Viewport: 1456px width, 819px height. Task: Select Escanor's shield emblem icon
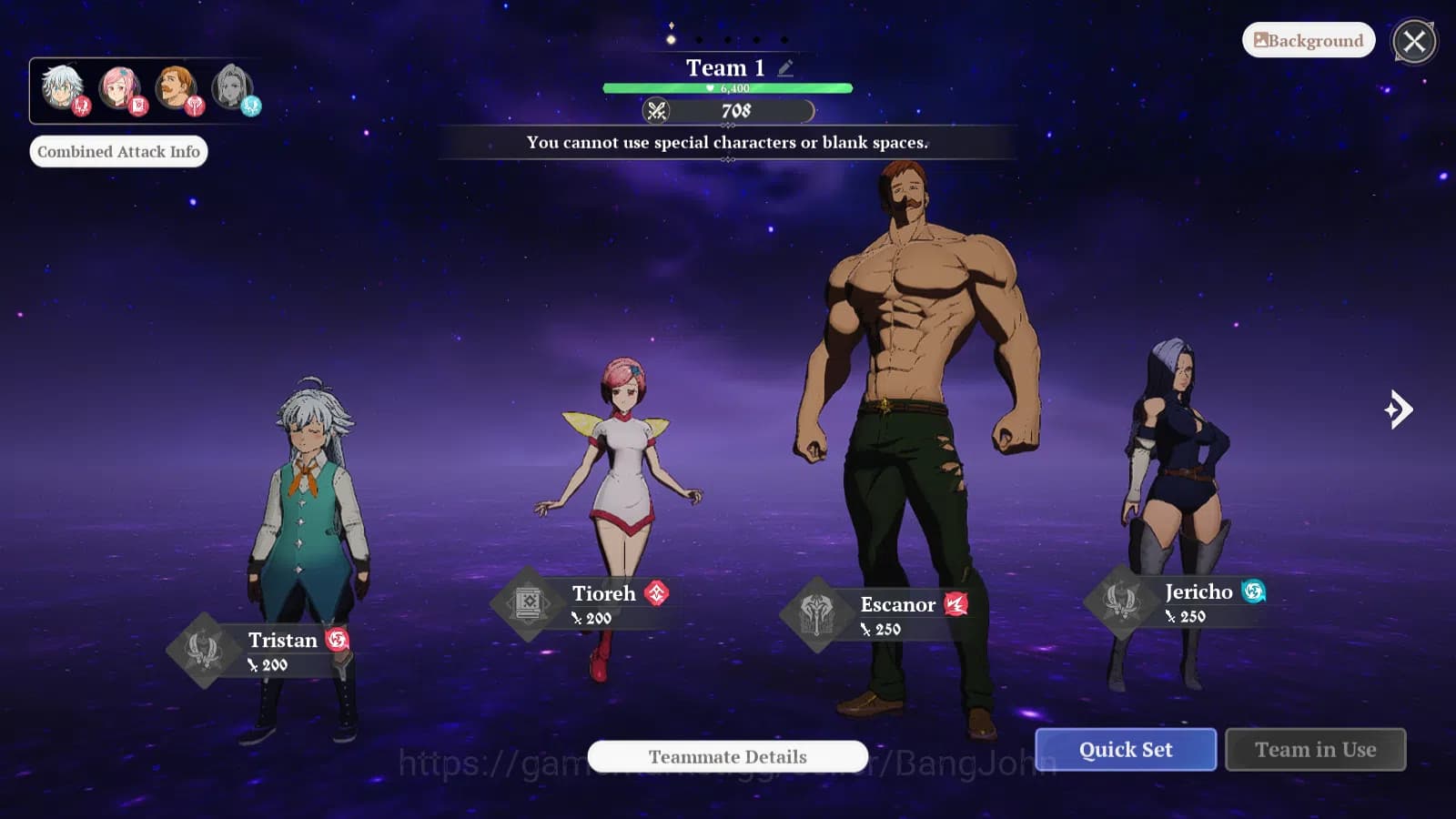[817, 610]
